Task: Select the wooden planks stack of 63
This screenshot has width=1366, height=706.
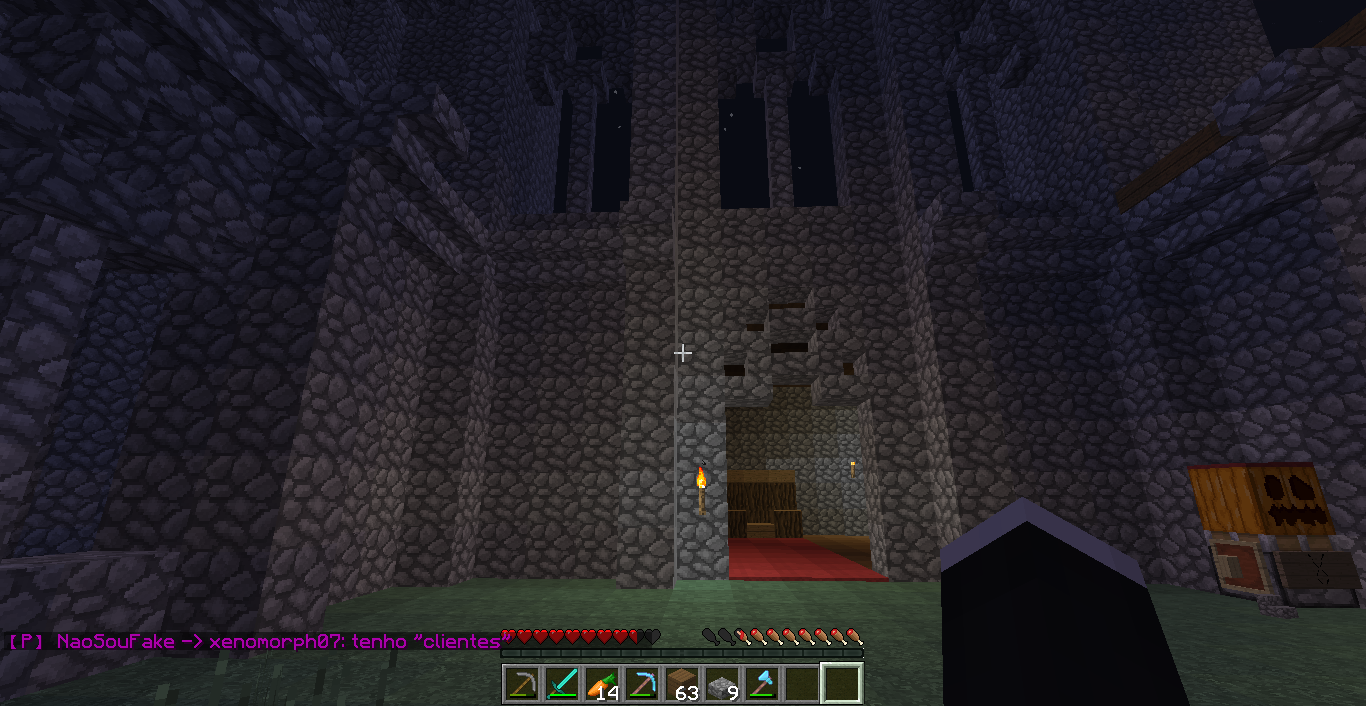Action: [x=682, y=684]
